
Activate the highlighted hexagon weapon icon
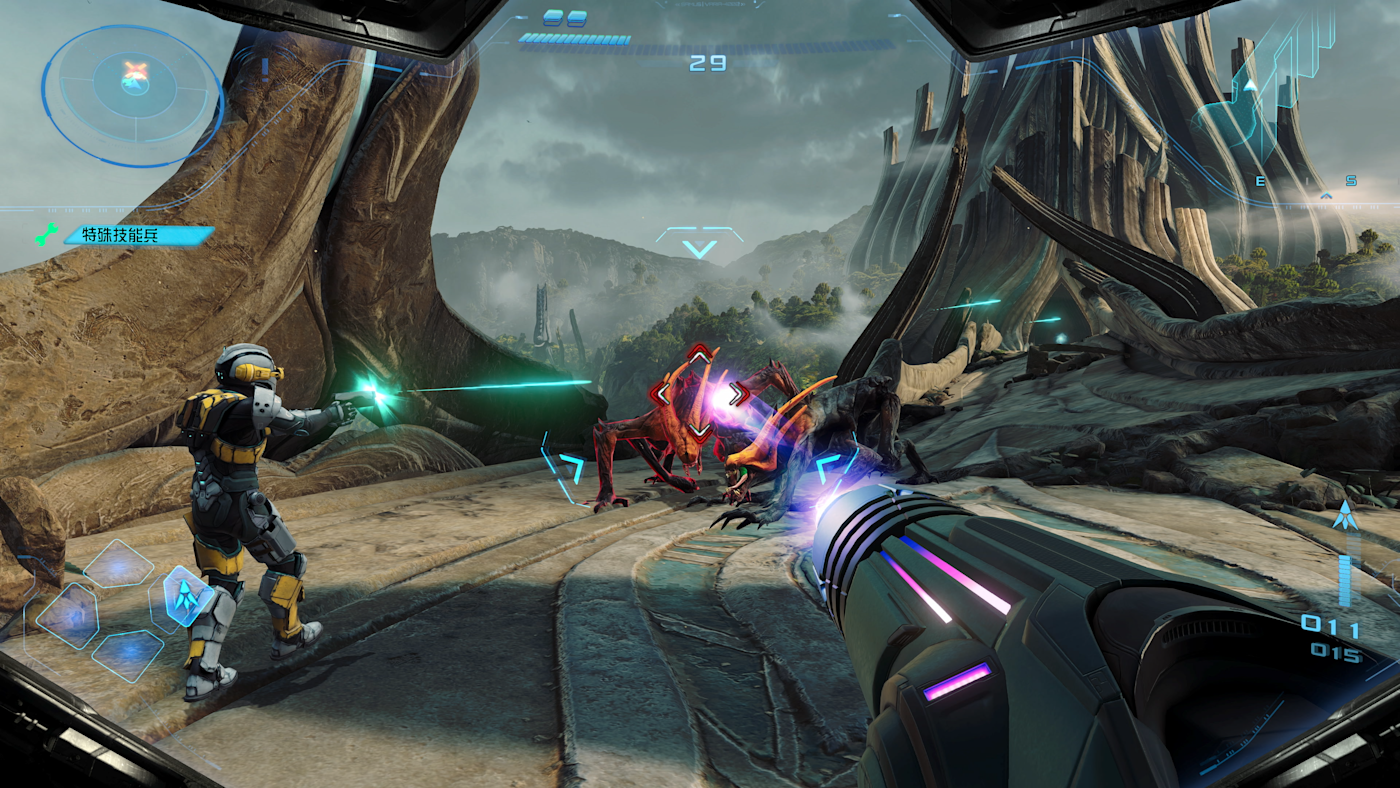click(186, 597)
